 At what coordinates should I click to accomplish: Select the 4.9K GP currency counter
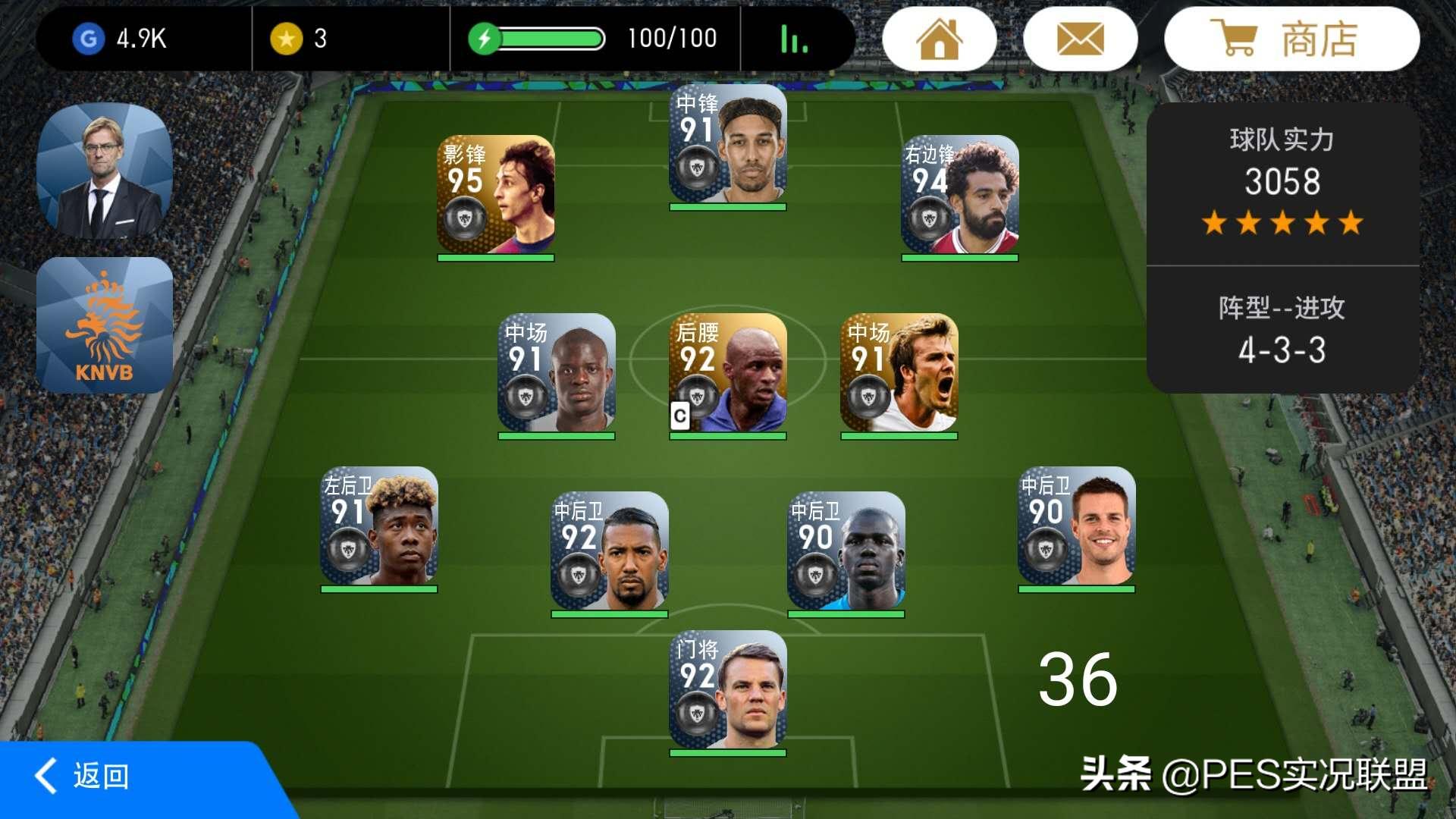coord(121,39)
